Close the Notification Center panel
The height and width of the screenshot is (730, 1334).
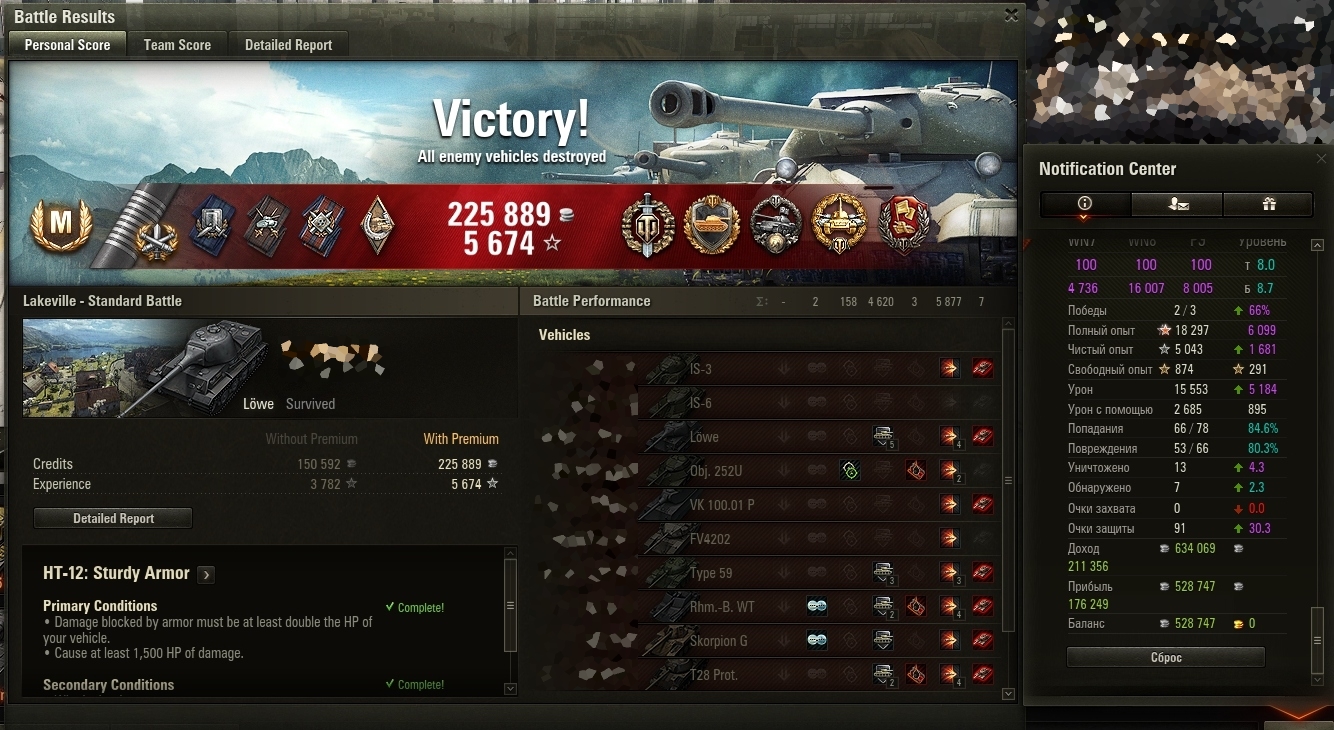(x=1320, y=158)
